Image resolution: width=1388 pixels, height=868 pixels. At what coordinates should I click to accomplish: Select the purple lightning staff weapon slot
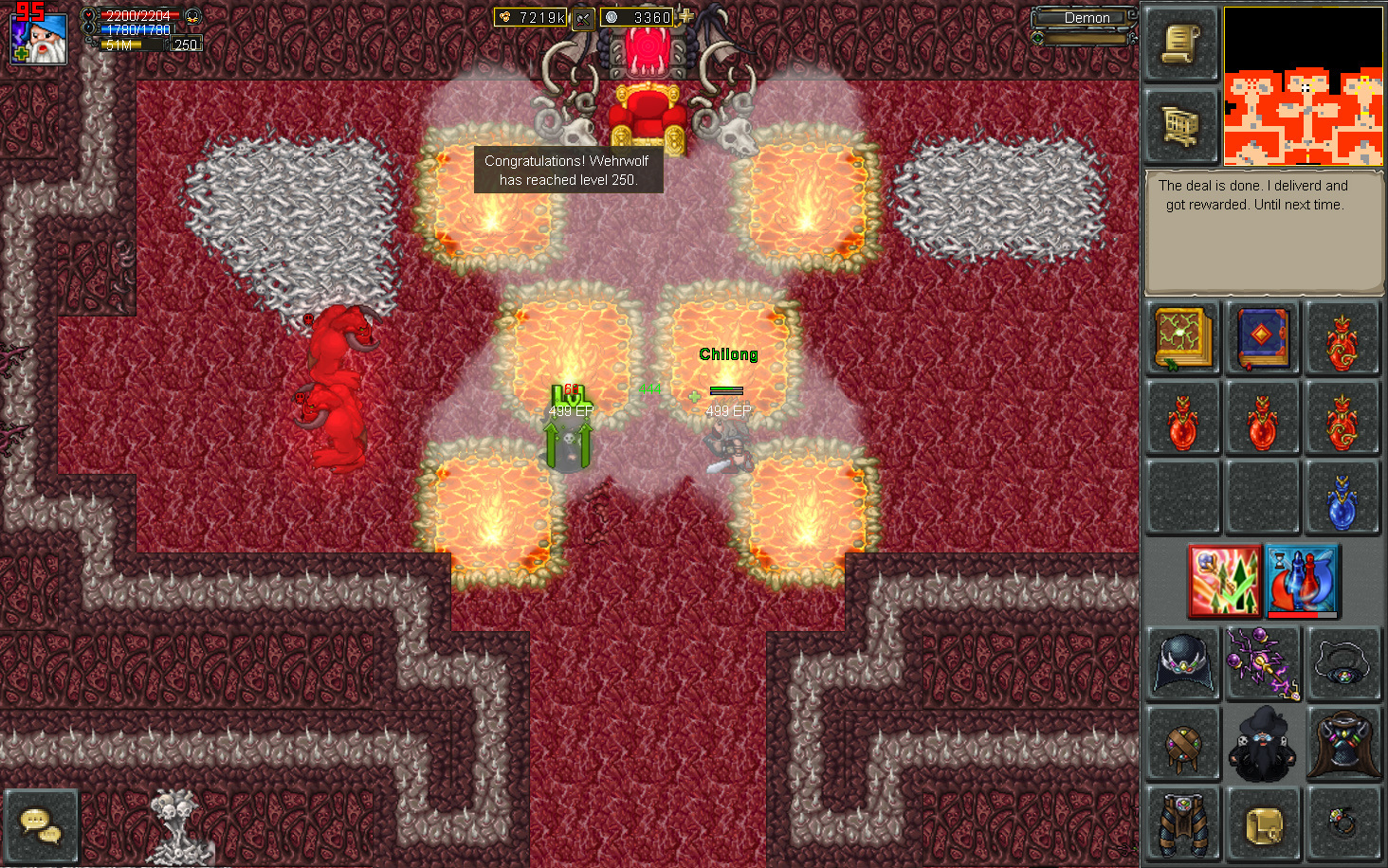tap(1262, 663)
